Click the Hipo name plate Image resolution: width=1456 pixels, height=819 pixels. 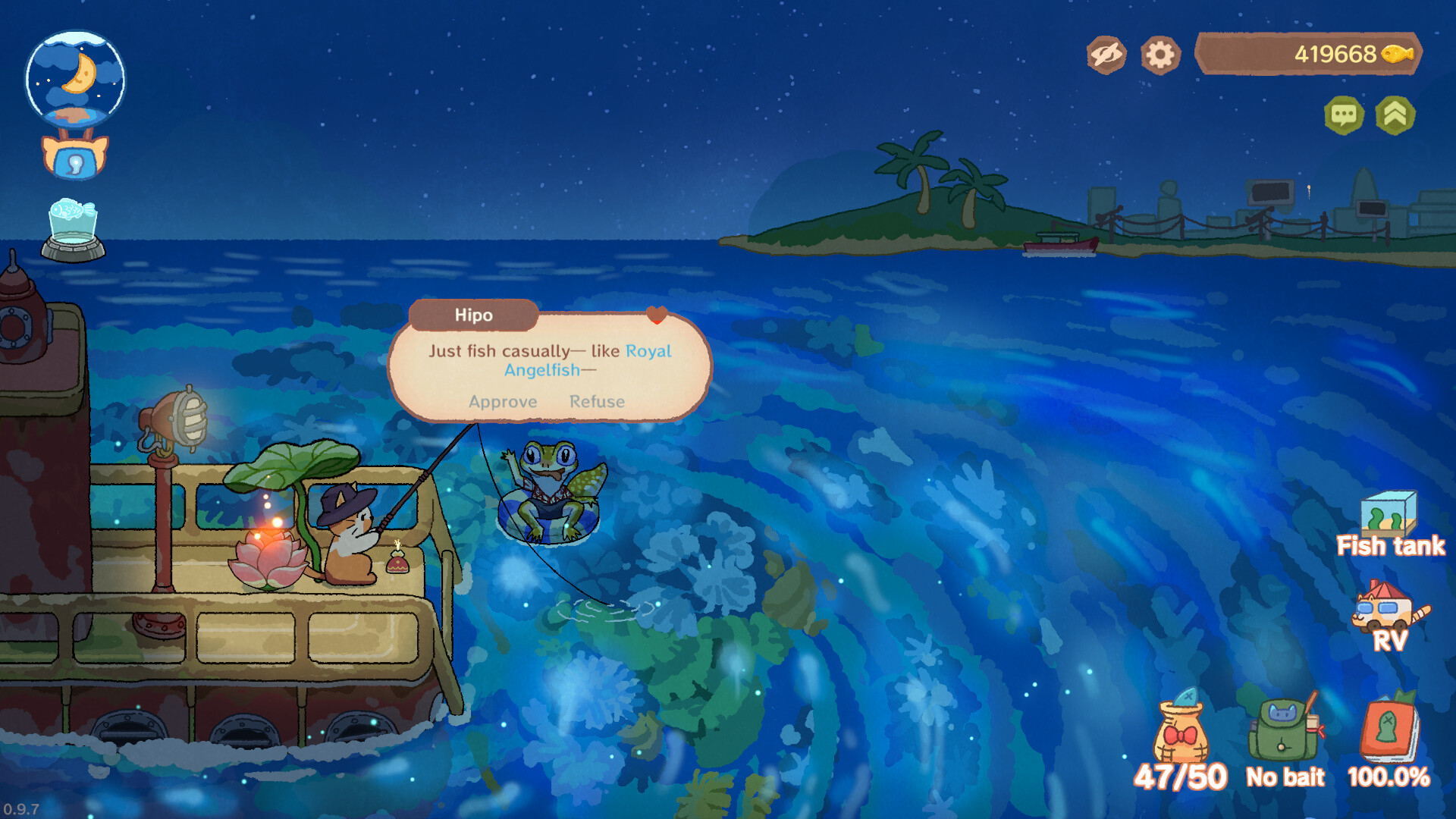(472, 315)
